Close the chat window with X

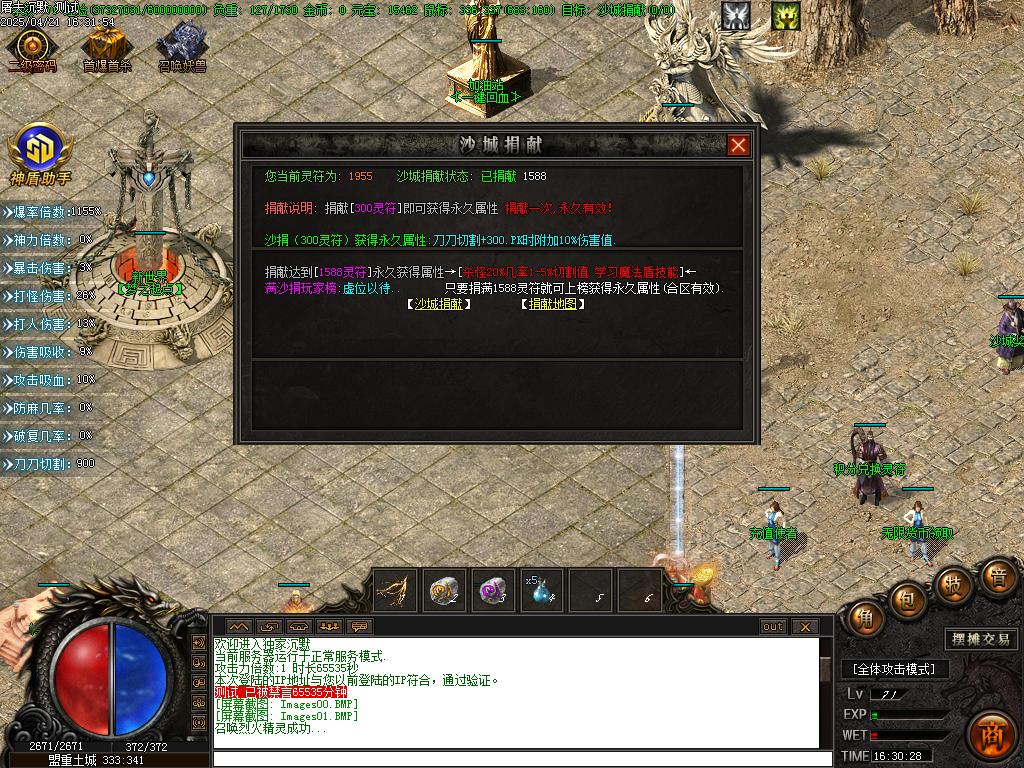804,627
